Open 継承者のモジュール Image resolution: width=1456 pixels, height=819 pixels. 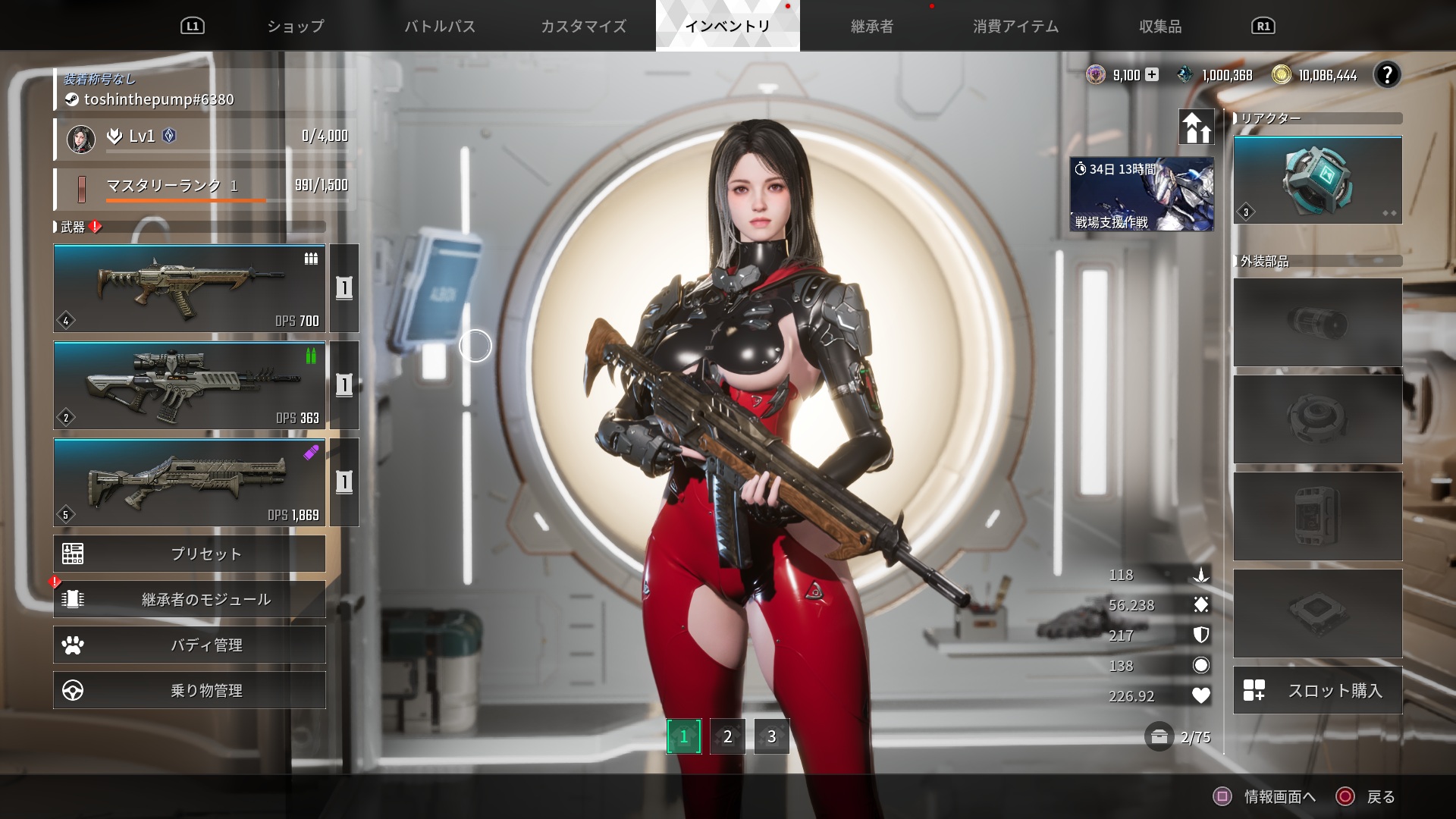[190, 599]
